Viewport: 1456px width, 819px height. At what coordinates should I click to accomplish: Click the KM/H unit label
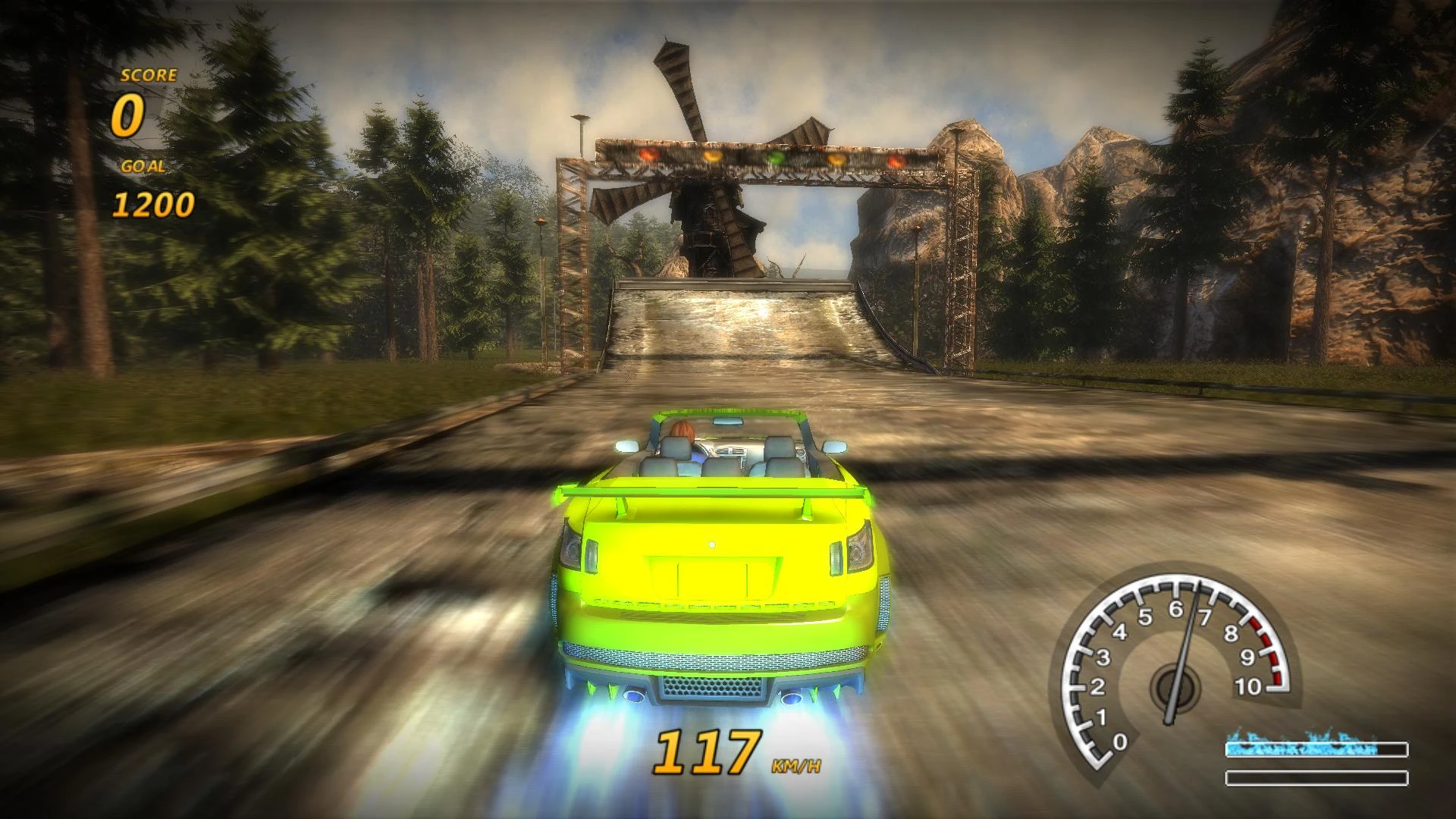pyautogui.click(x=797, y=765)
